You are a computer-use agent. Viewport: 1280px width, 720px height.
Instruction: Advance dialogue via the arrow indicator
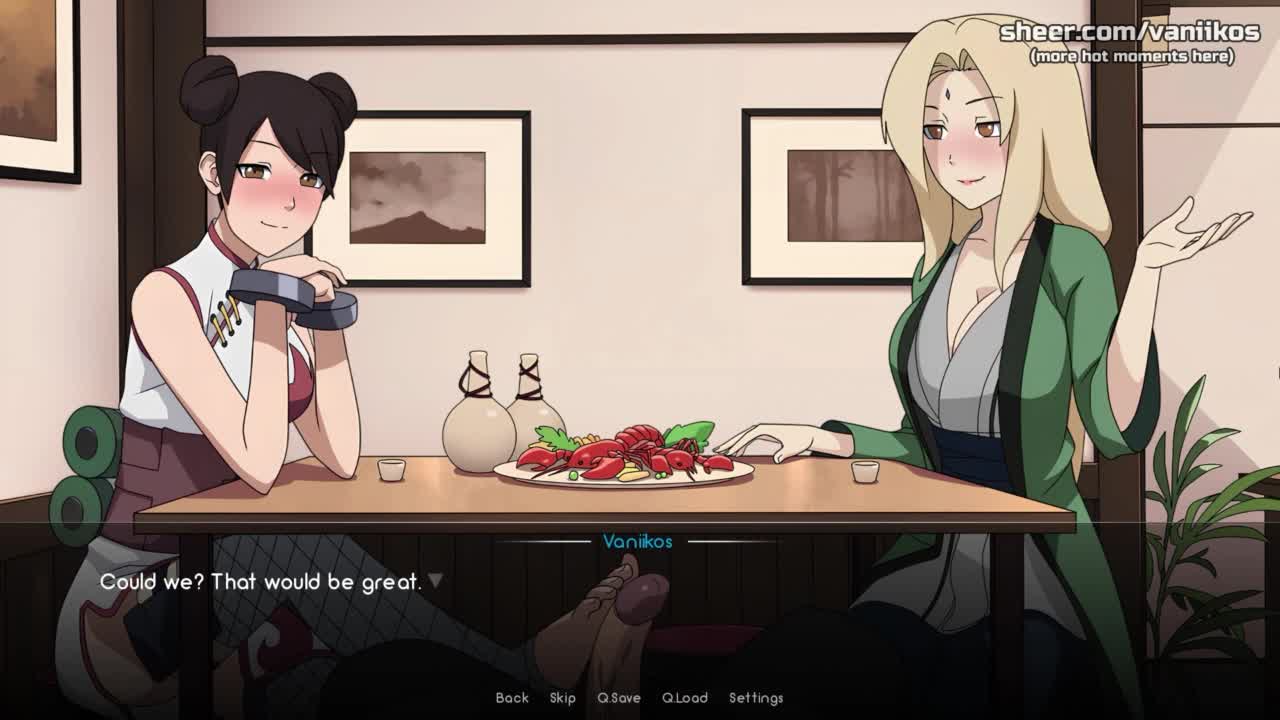435,581
